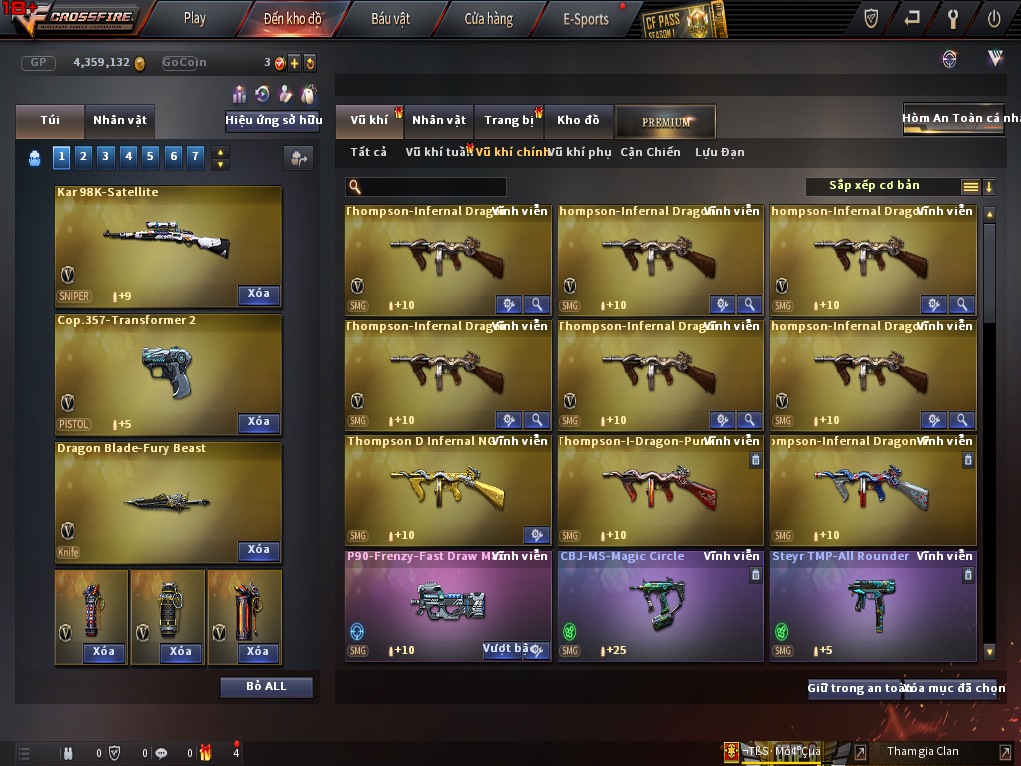Select the Dragon Blade-Fury Beast knife slot
The height and width of the screenshot is (766, 1021).
click(x=168, y=500)
